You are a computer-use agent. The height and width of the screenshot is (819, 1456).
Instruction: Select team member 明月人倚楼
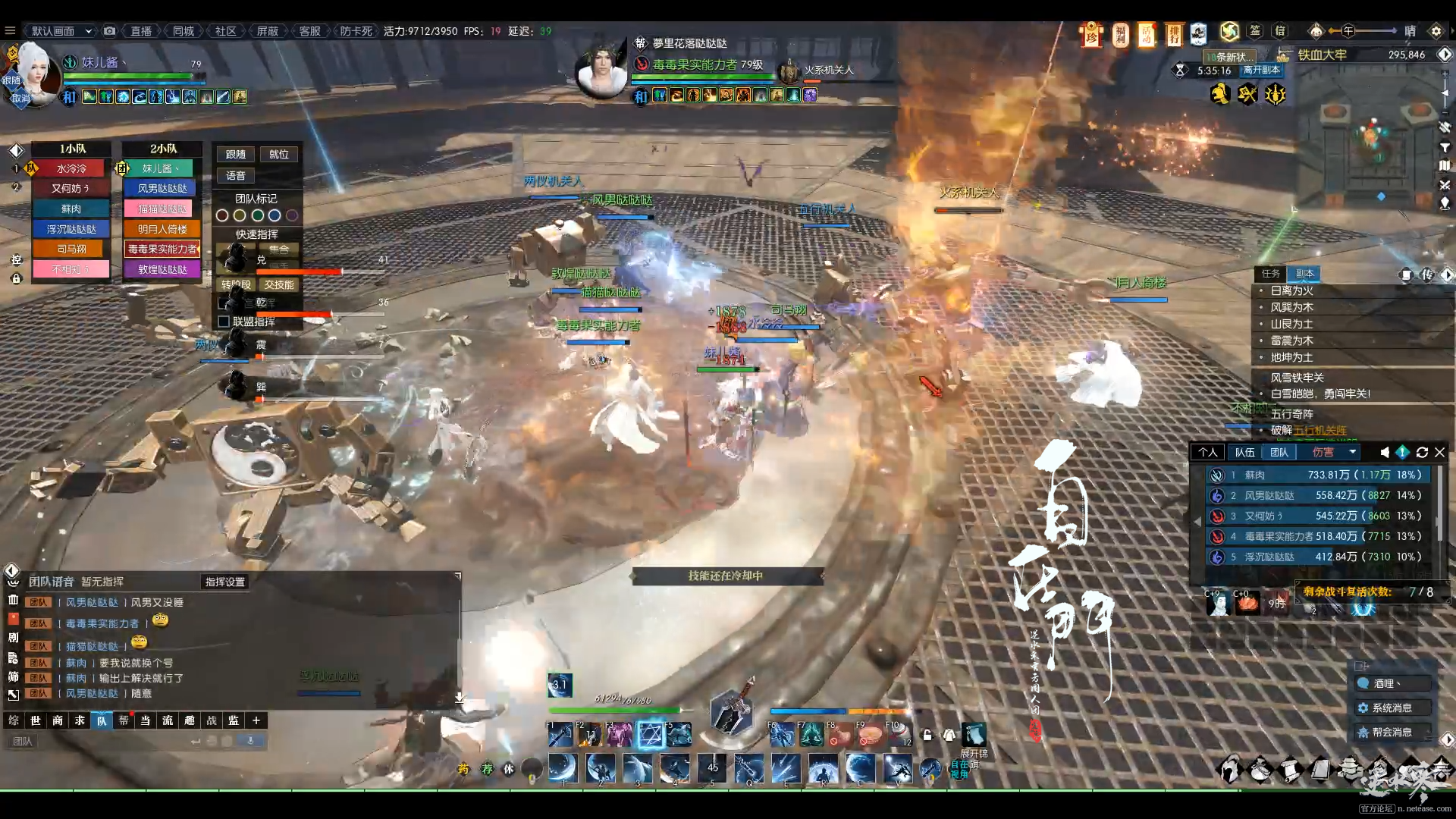(162, 229)
